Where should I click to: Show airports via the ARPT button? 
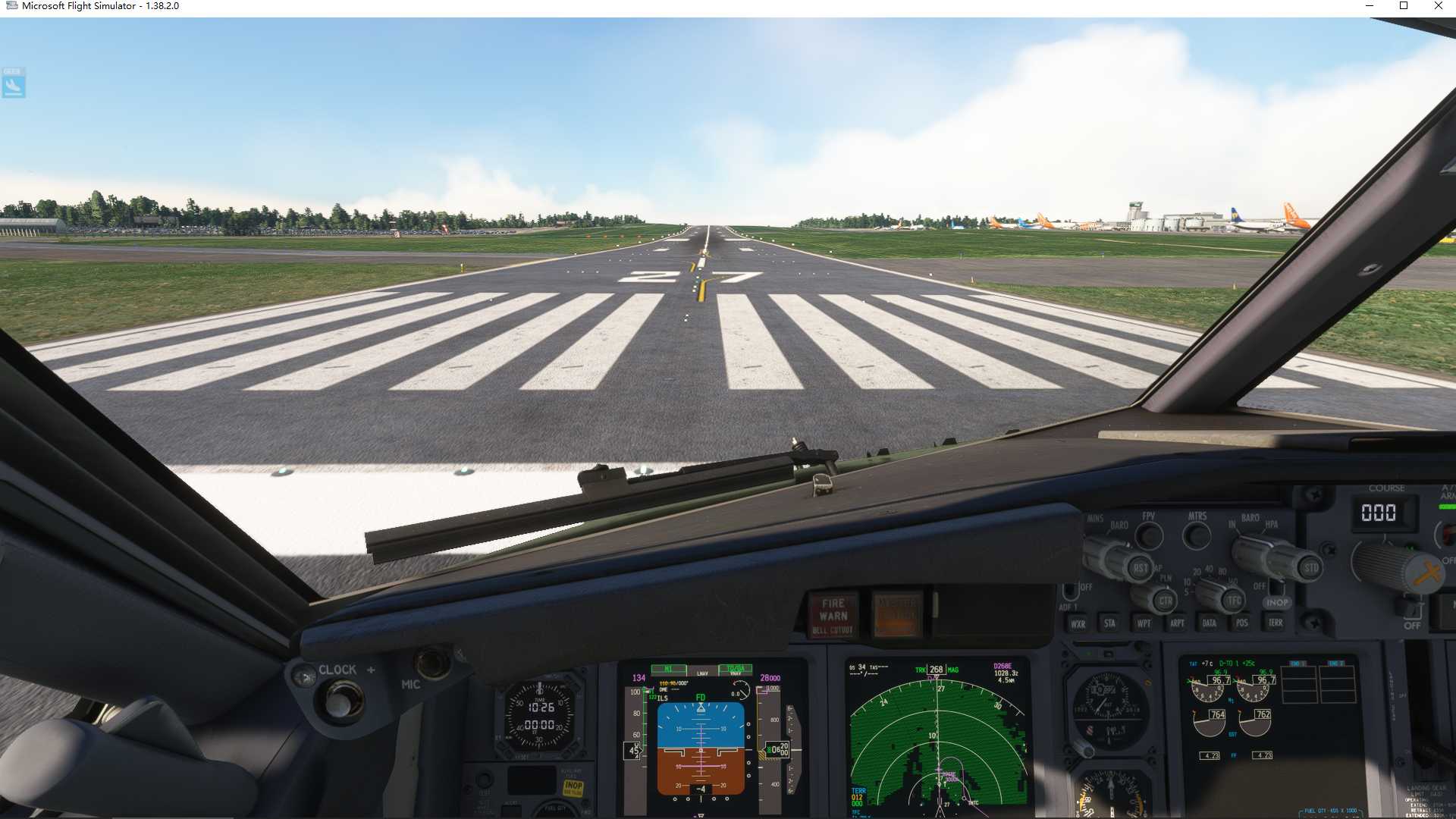(x=1178, y=623)
